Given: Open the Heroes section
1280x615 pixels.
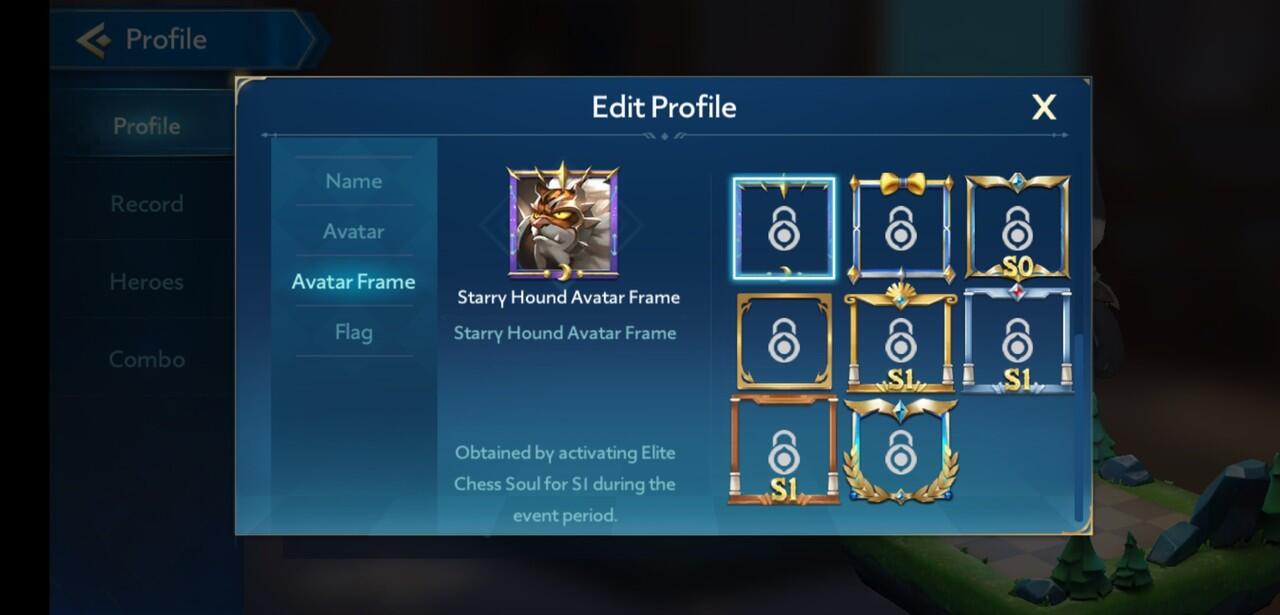Looking at the screenshot, I should pos(147,282).
